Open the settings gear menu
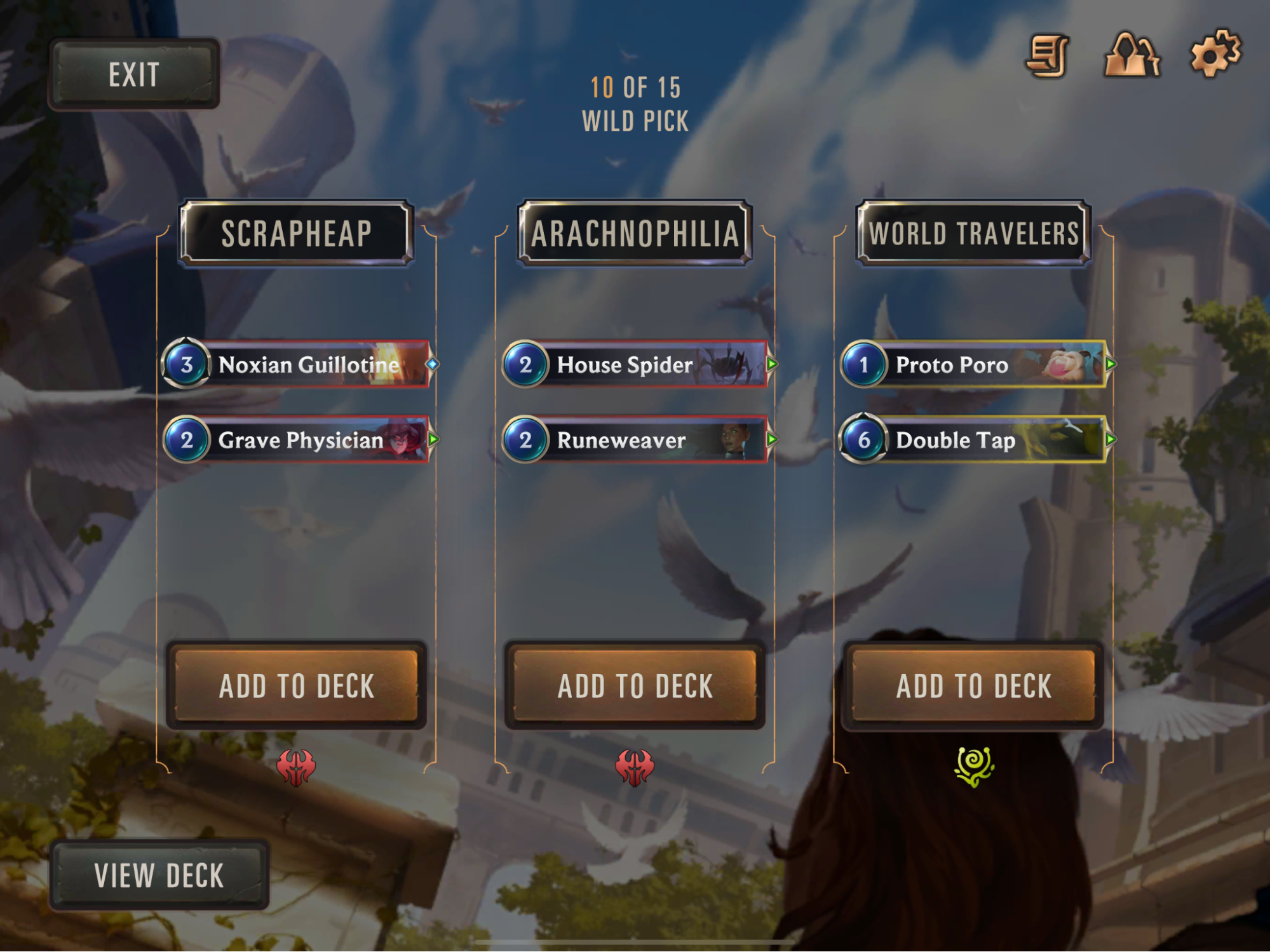Viewport: 1270px width, 952px height. coord(1214,55)
